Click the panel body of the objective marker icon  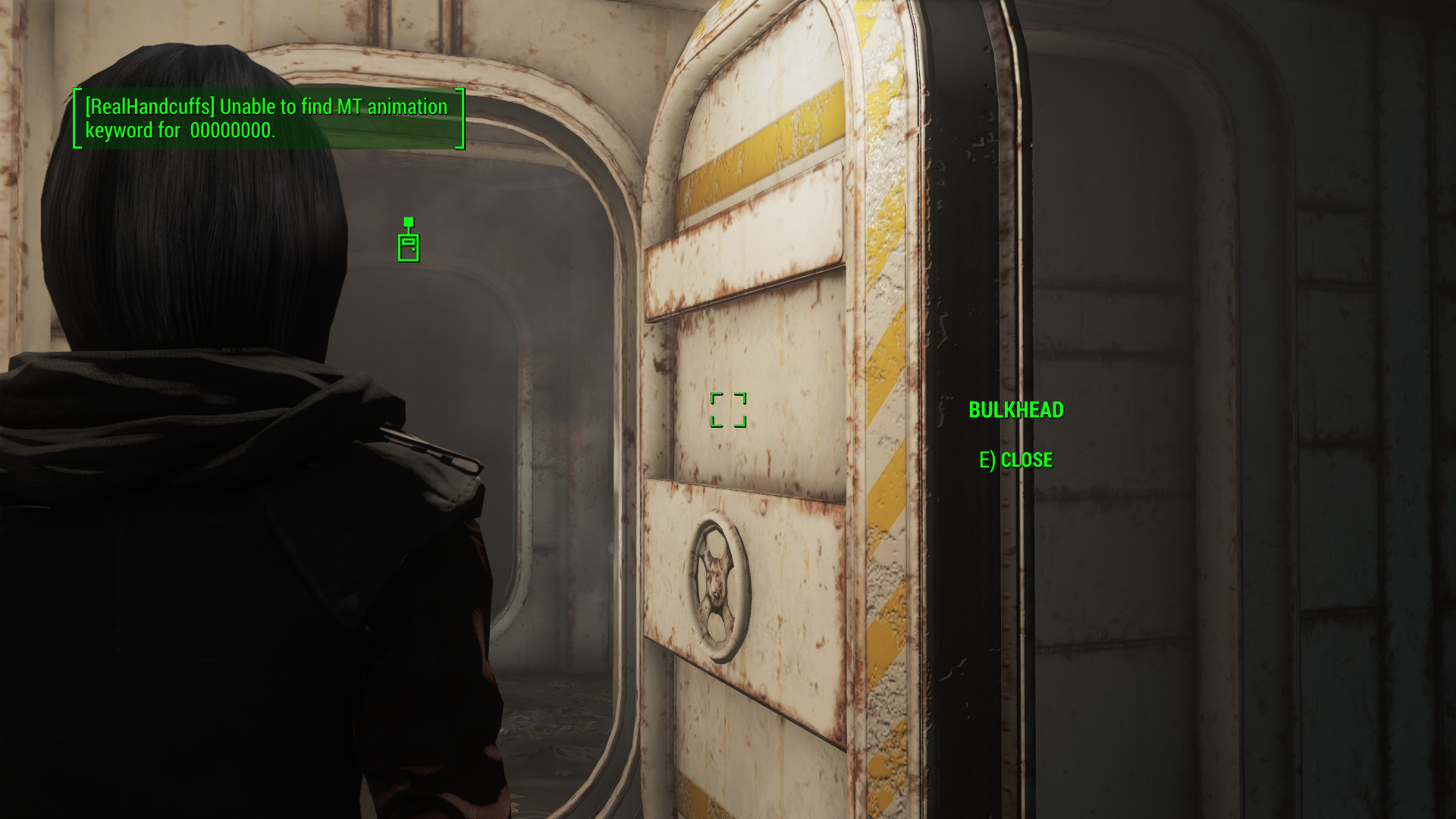(x=409, y=249)
